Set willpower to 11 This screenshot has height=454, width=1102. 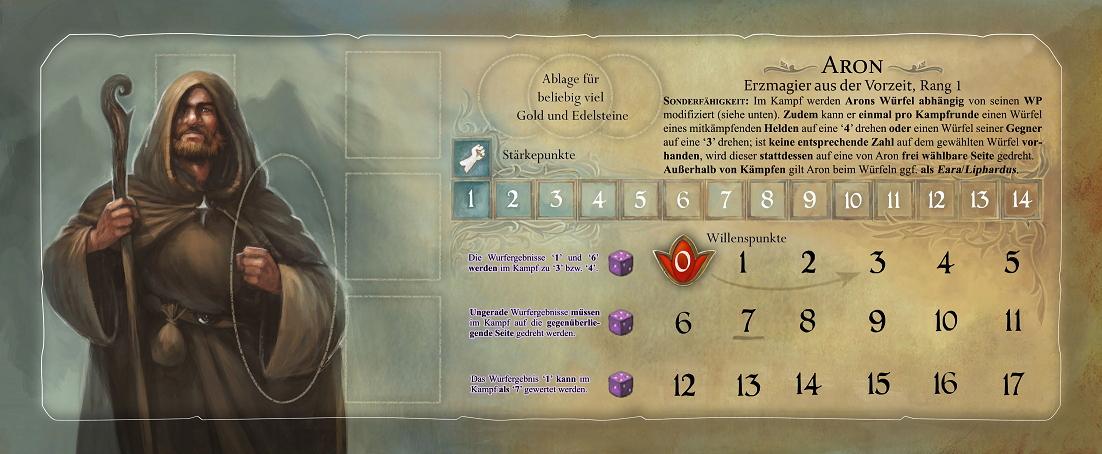point(1011,323)
